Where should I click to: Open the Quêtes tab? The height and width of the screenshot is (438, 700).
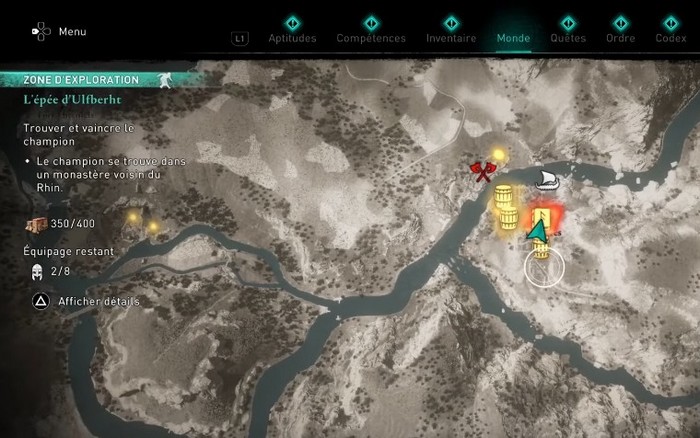tap(568, 38)
